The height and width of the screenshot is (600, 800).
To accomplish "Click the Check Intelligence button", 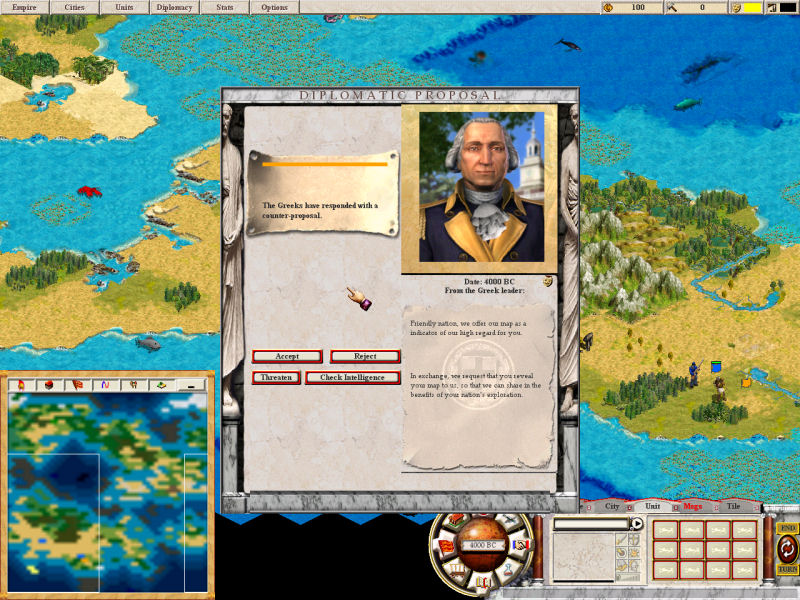I will click(352, 378).
